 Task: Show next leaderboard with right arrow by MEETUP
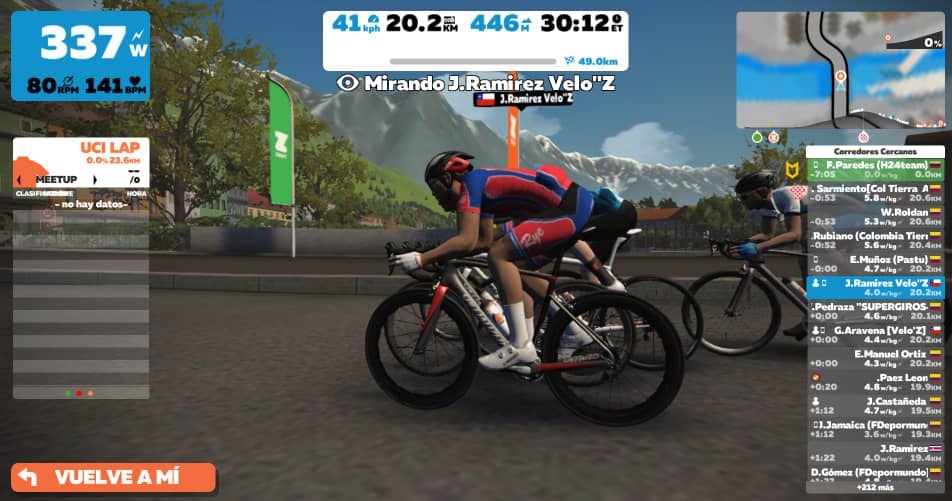pos(96,179)
